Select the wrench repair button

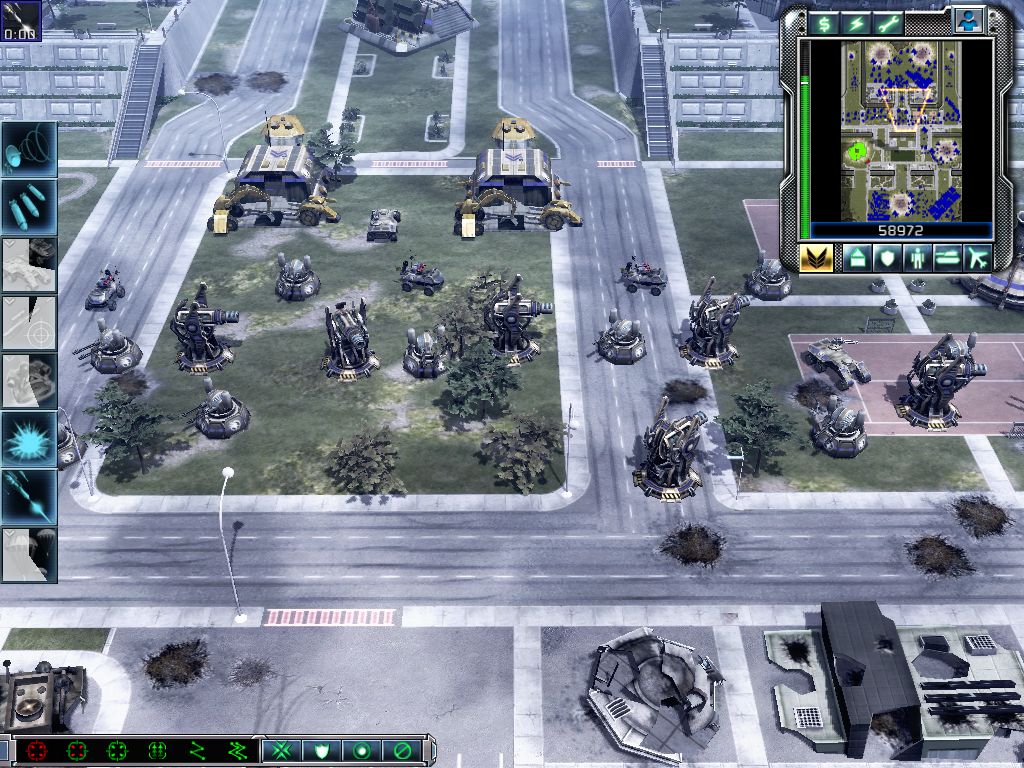pyautogui.click(x=888, y=23)
